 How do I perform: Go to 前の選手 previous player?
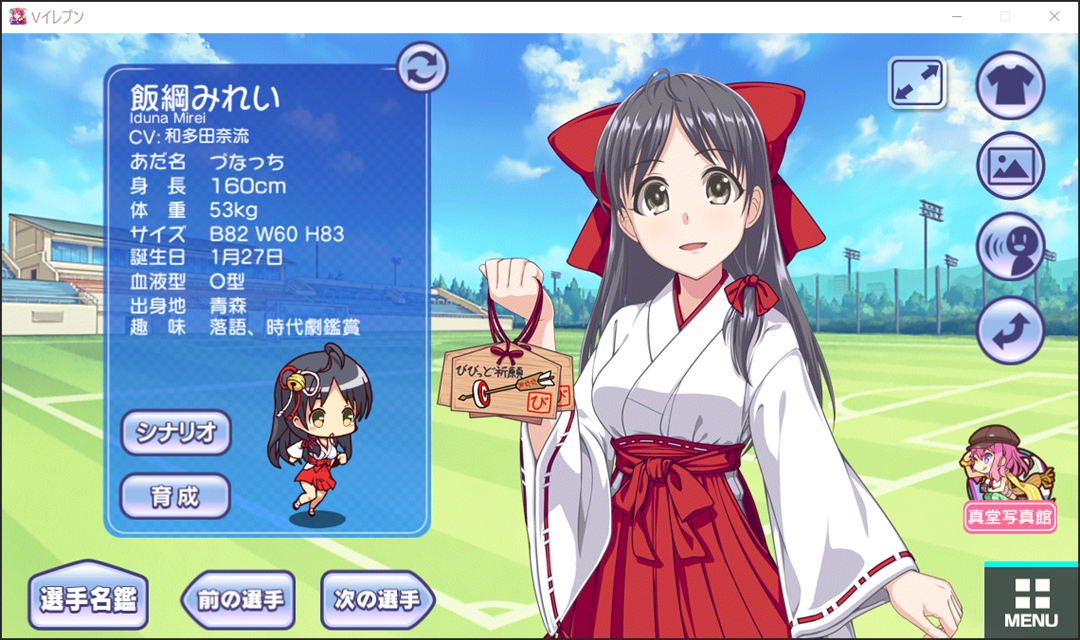241,600
